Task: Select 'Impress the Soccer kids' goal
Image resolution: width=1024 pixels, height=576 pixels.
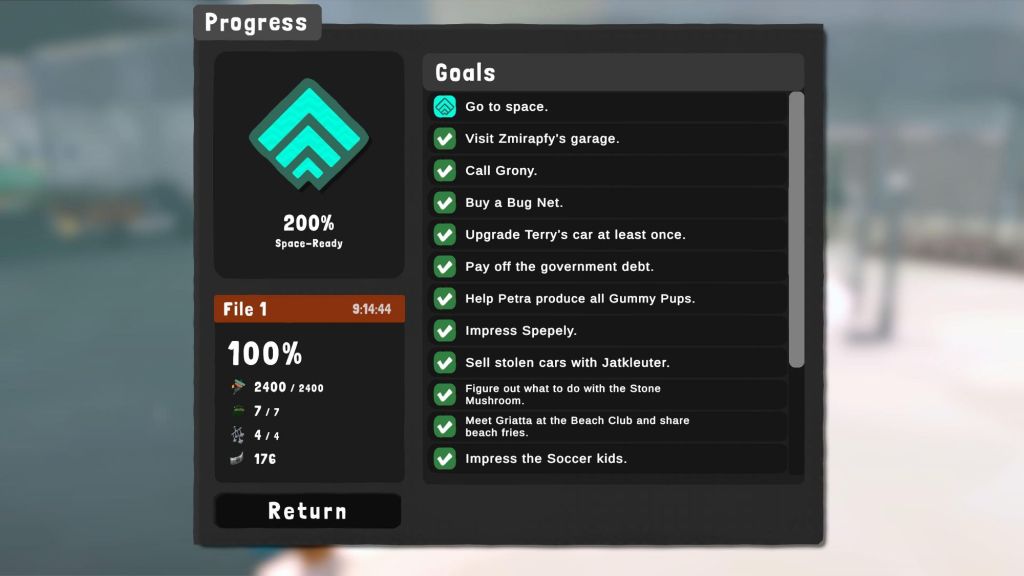Action: click(608, 459)
